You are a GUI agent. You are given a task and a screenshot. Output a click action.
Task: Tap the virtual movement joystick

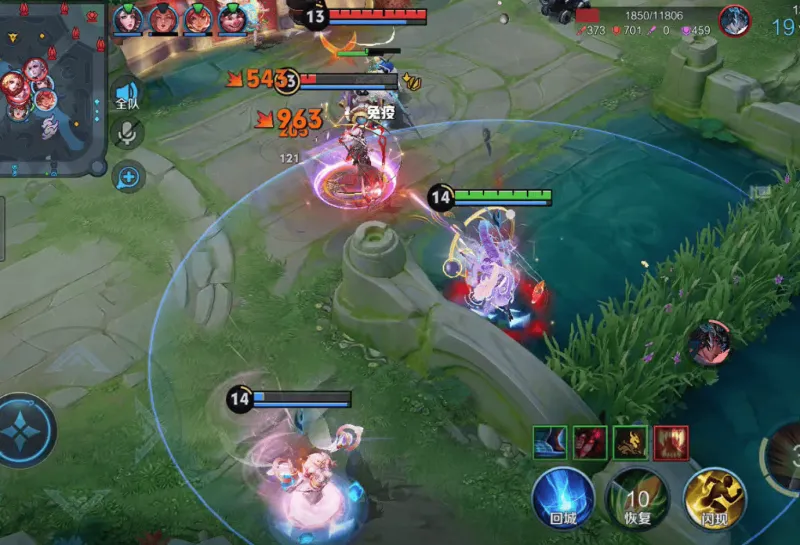tap(22, 430)
